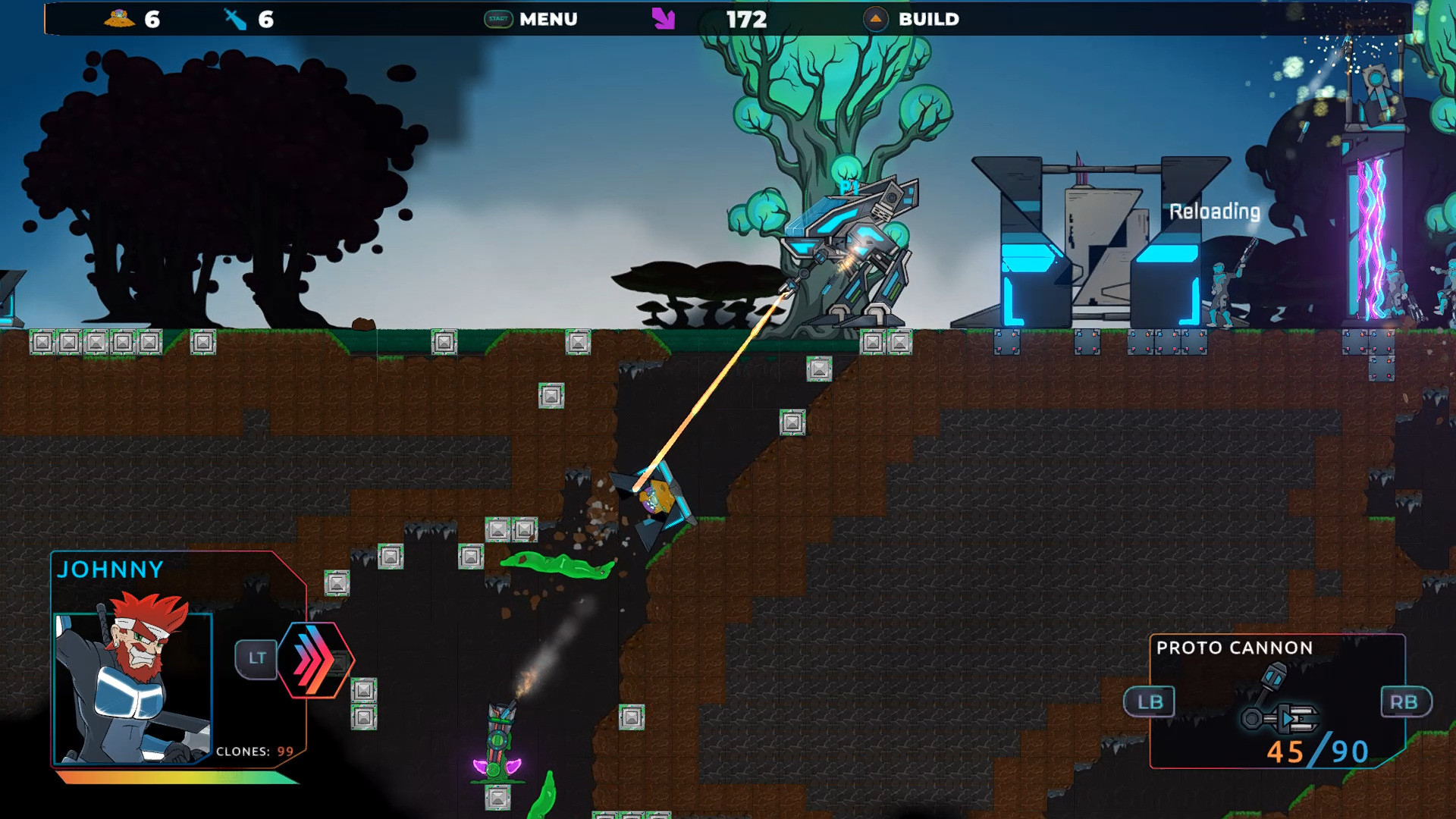Click the PROTO CANNON panel title
This screenshot has width=1456, height=819.
[1234, 648]
